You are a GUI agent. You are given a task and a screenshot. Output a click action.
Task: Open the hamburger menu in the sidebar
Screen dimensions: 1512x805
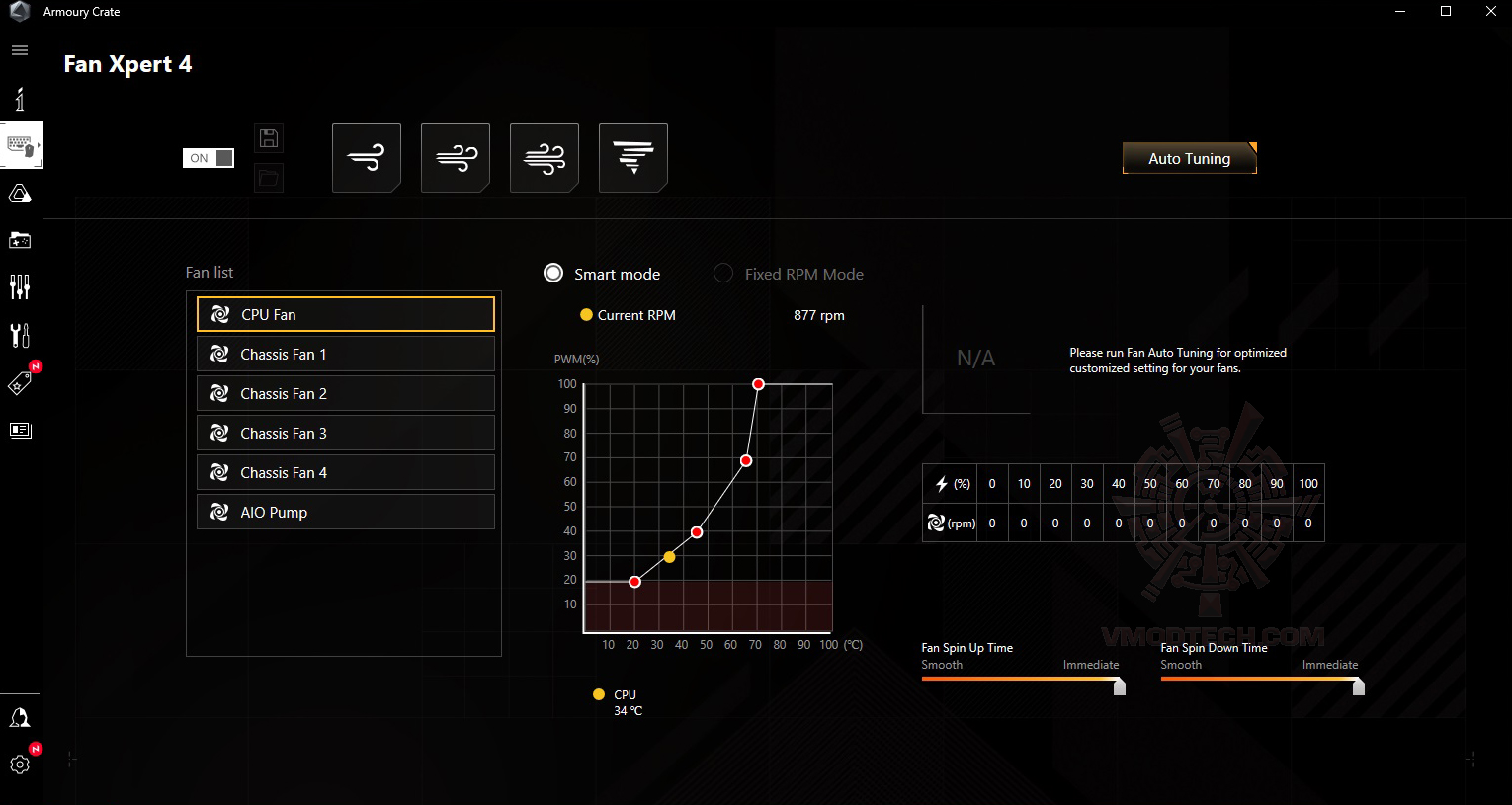pyautogui.click(x=20, y=50)
